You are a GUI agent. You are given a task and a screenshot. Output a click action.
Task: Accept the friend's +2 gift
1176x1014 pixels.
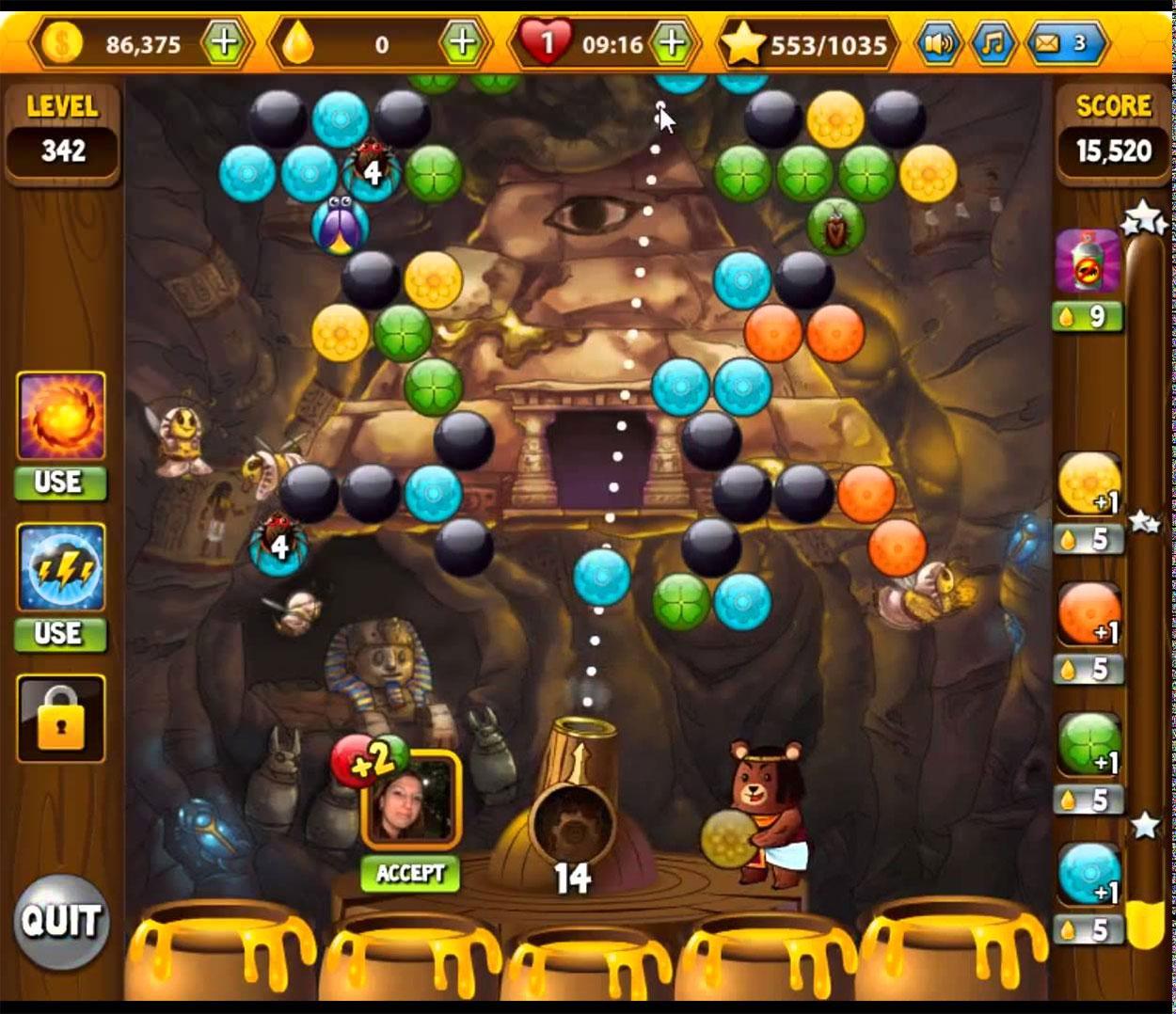tap(410, 873)
